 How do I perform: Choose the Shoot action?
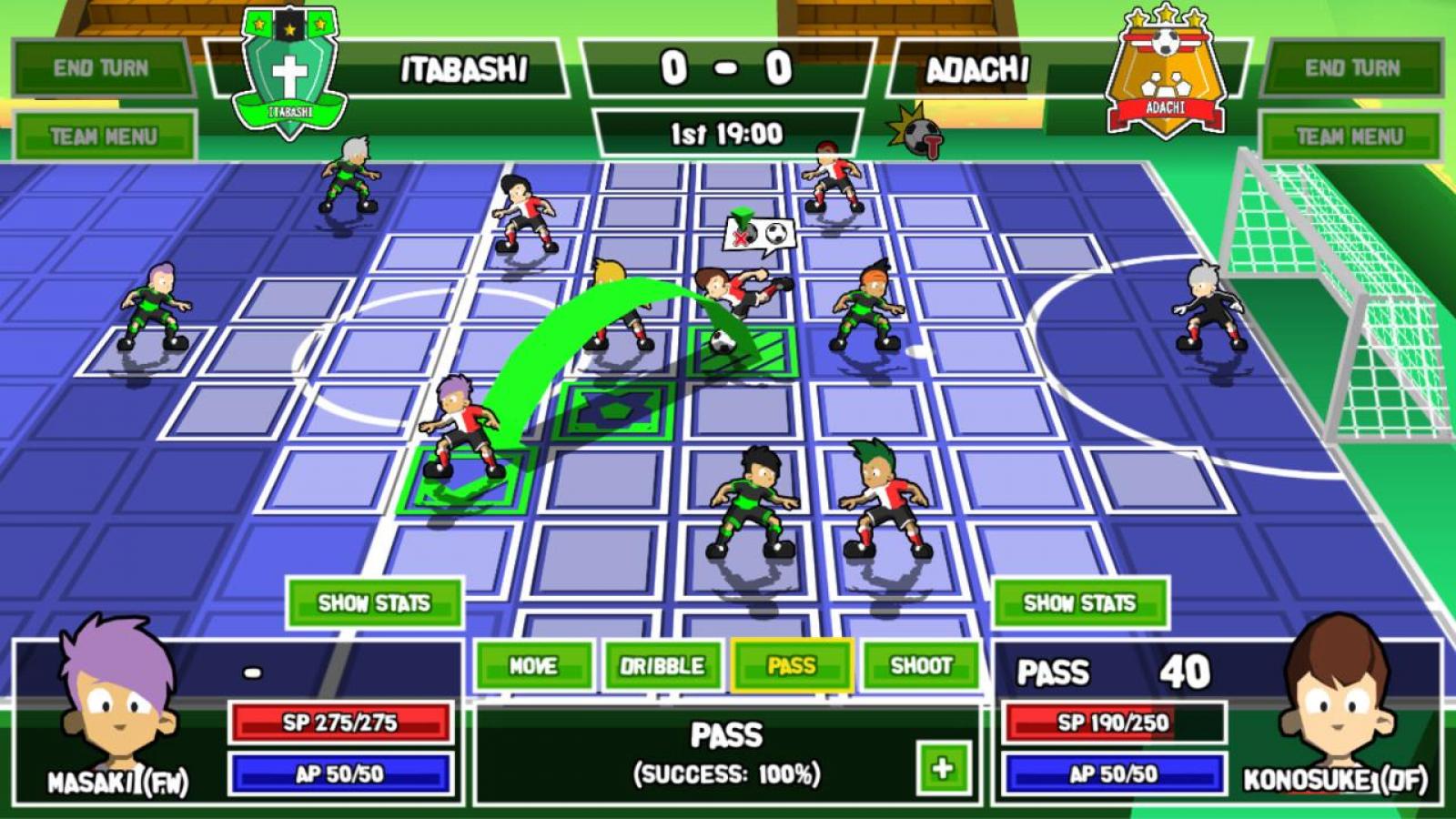pos(921,666)
